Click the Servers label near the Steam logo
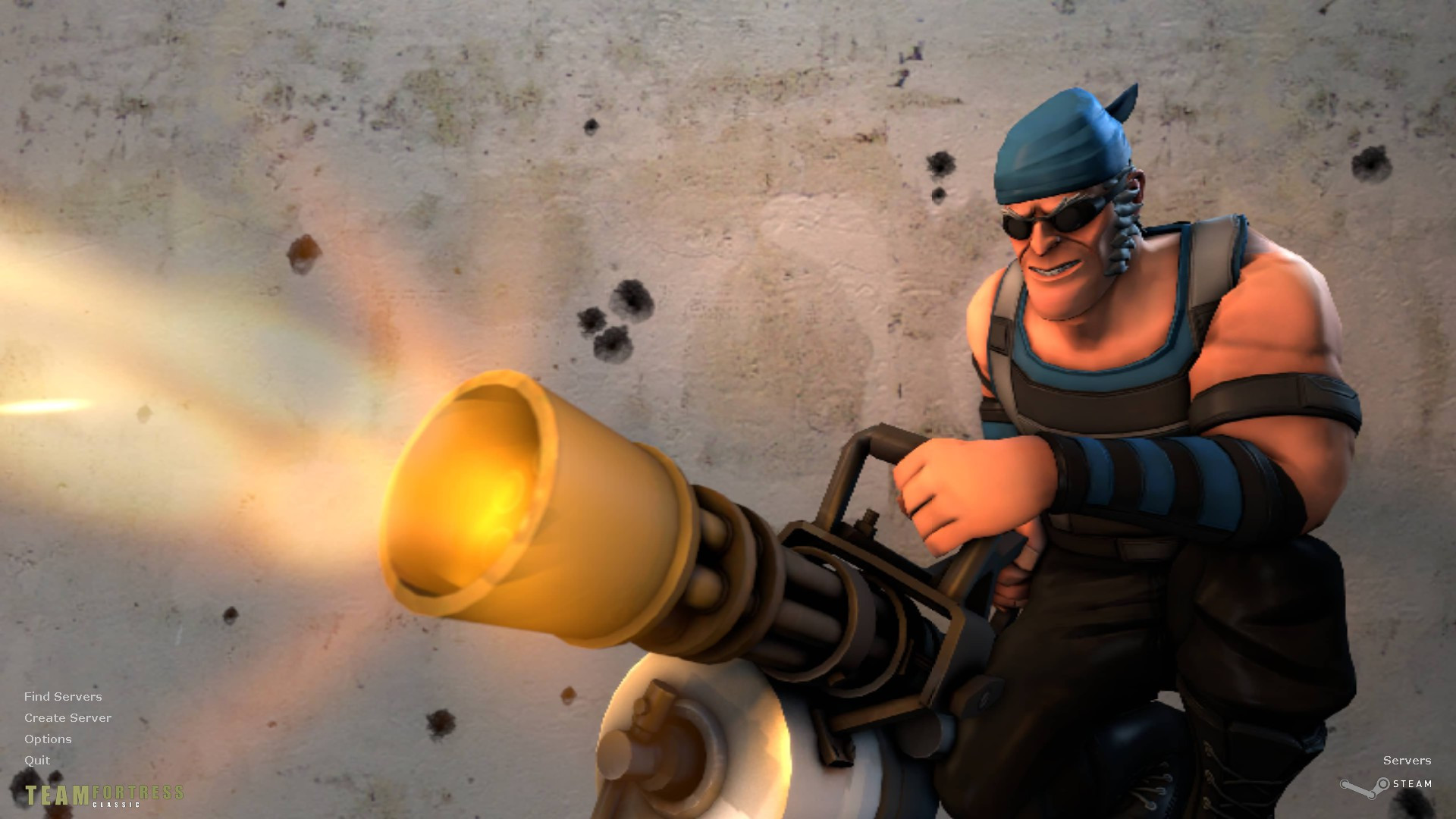The height and width of the screenshot is (819, 1456). point(1407,760)
